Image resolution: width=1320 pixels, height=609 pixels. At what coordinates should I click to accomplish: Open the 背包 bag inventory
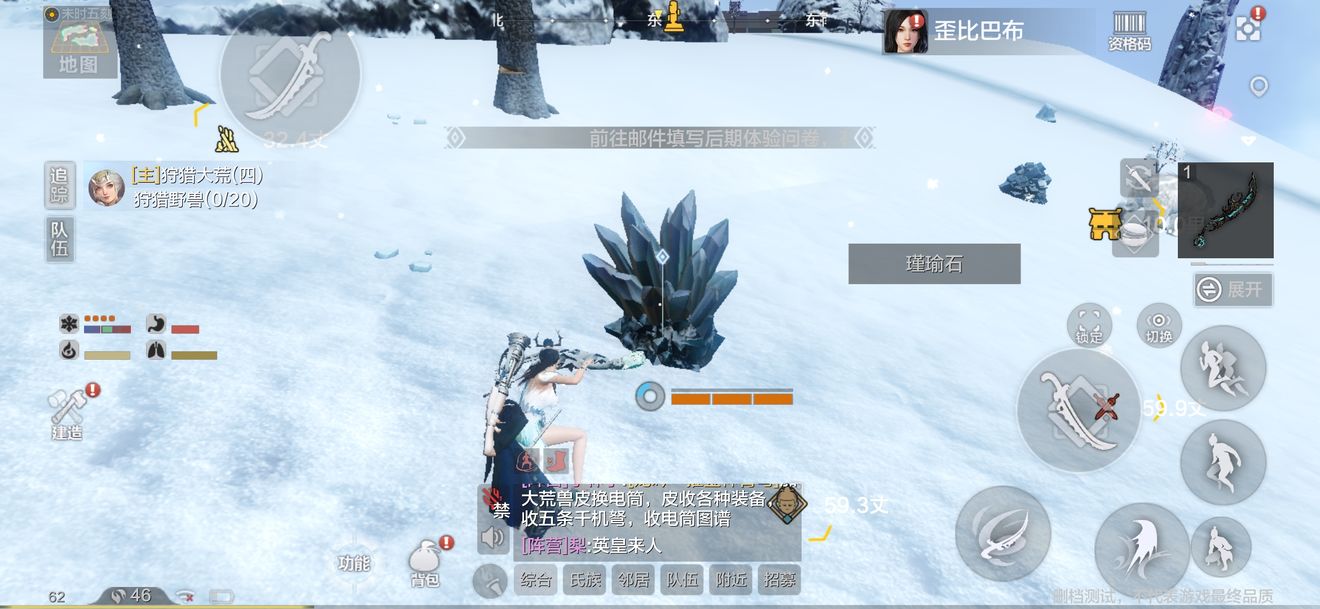[425, 565]
